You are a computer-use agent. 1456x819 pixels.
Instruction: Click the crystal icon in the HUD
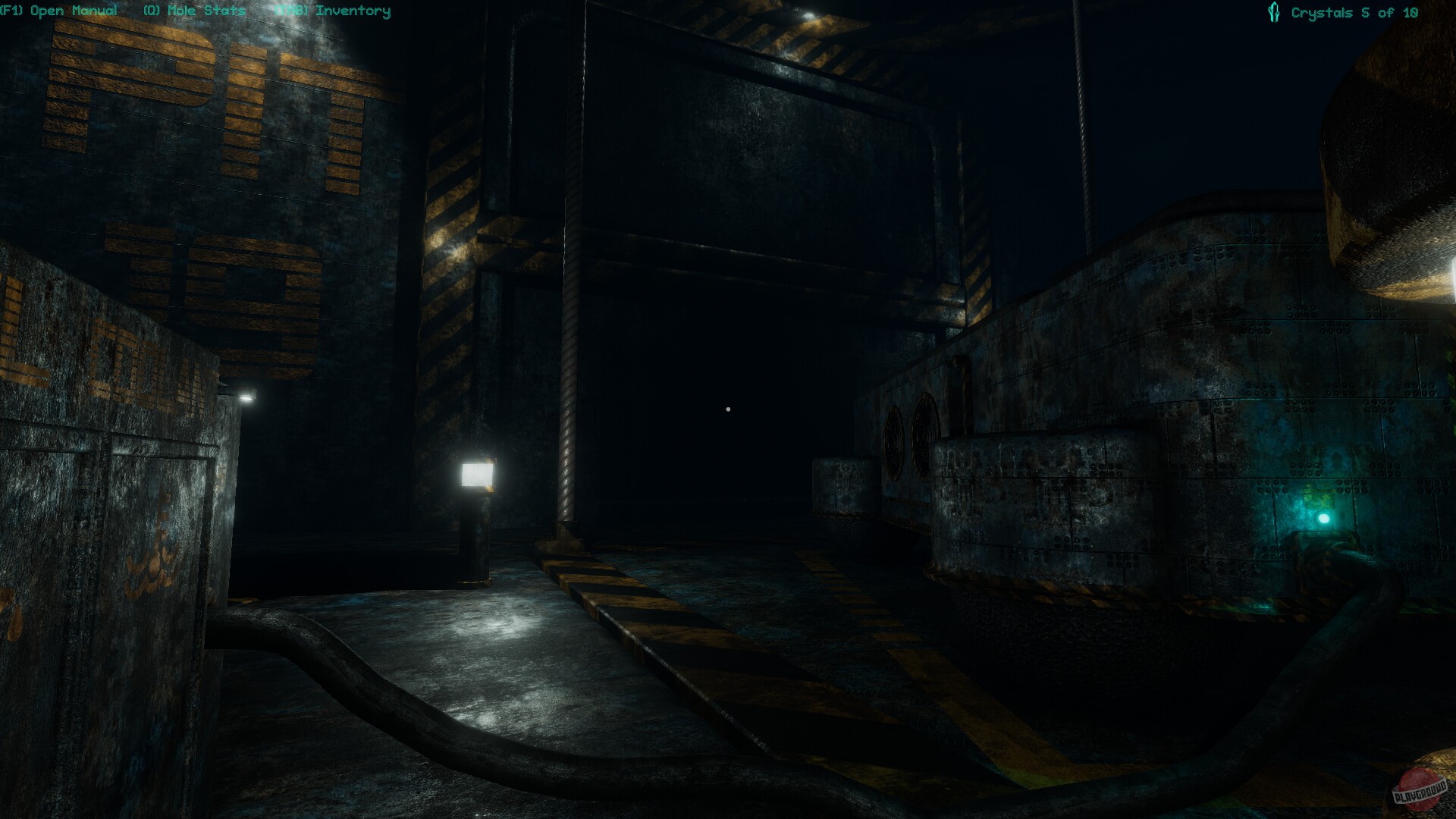coord(1274,11)
